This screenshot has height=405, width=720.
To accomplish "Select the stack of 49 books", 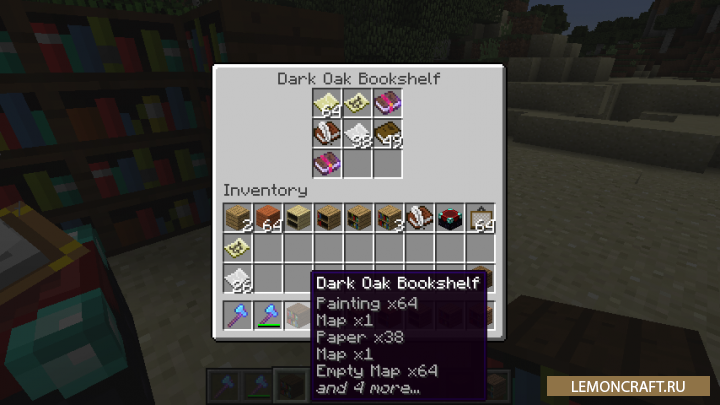I will click(x=388, y=132).
